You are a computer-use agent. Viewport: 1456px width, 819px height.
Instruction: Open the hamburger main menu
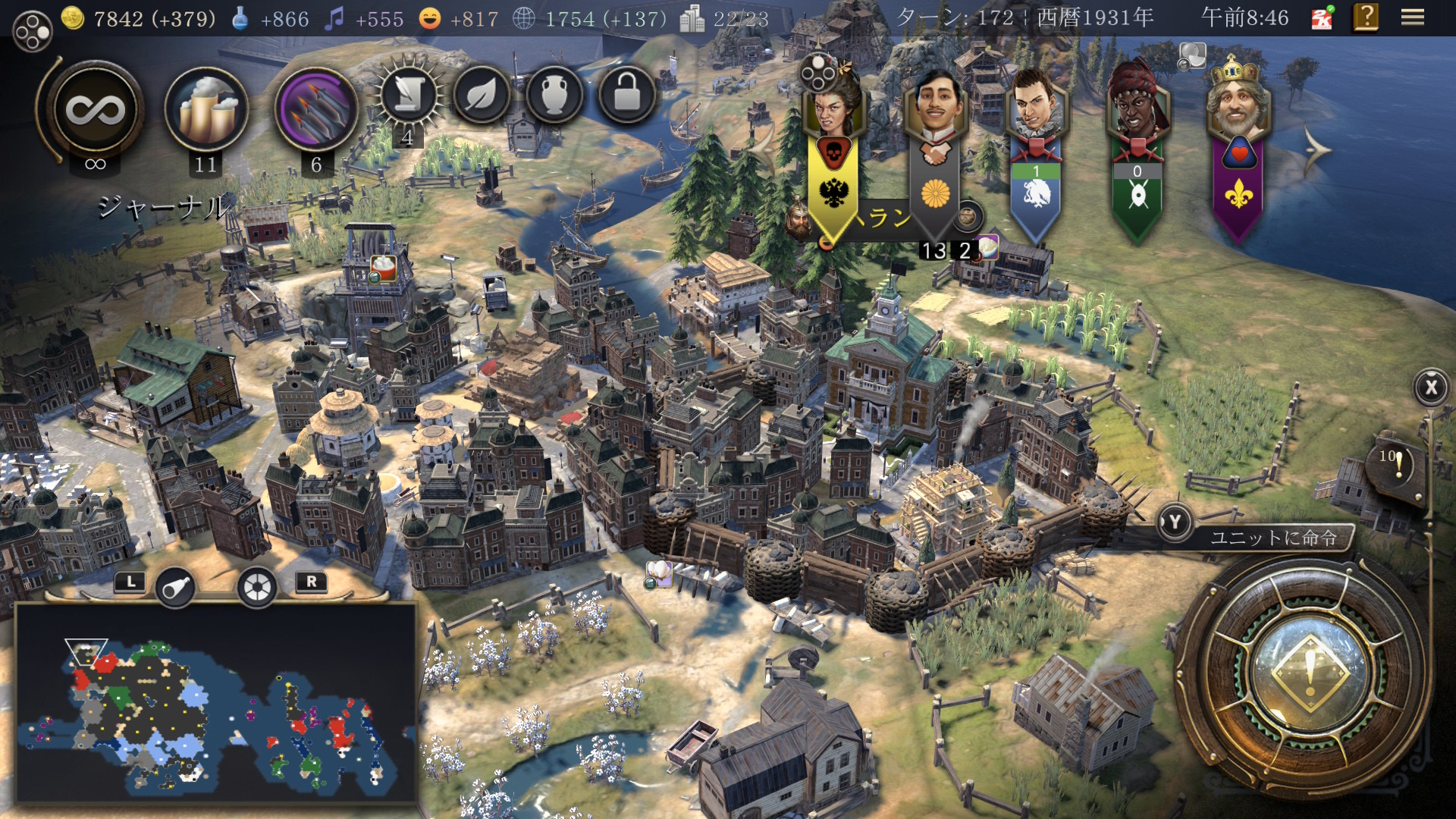click(1412, 17)
